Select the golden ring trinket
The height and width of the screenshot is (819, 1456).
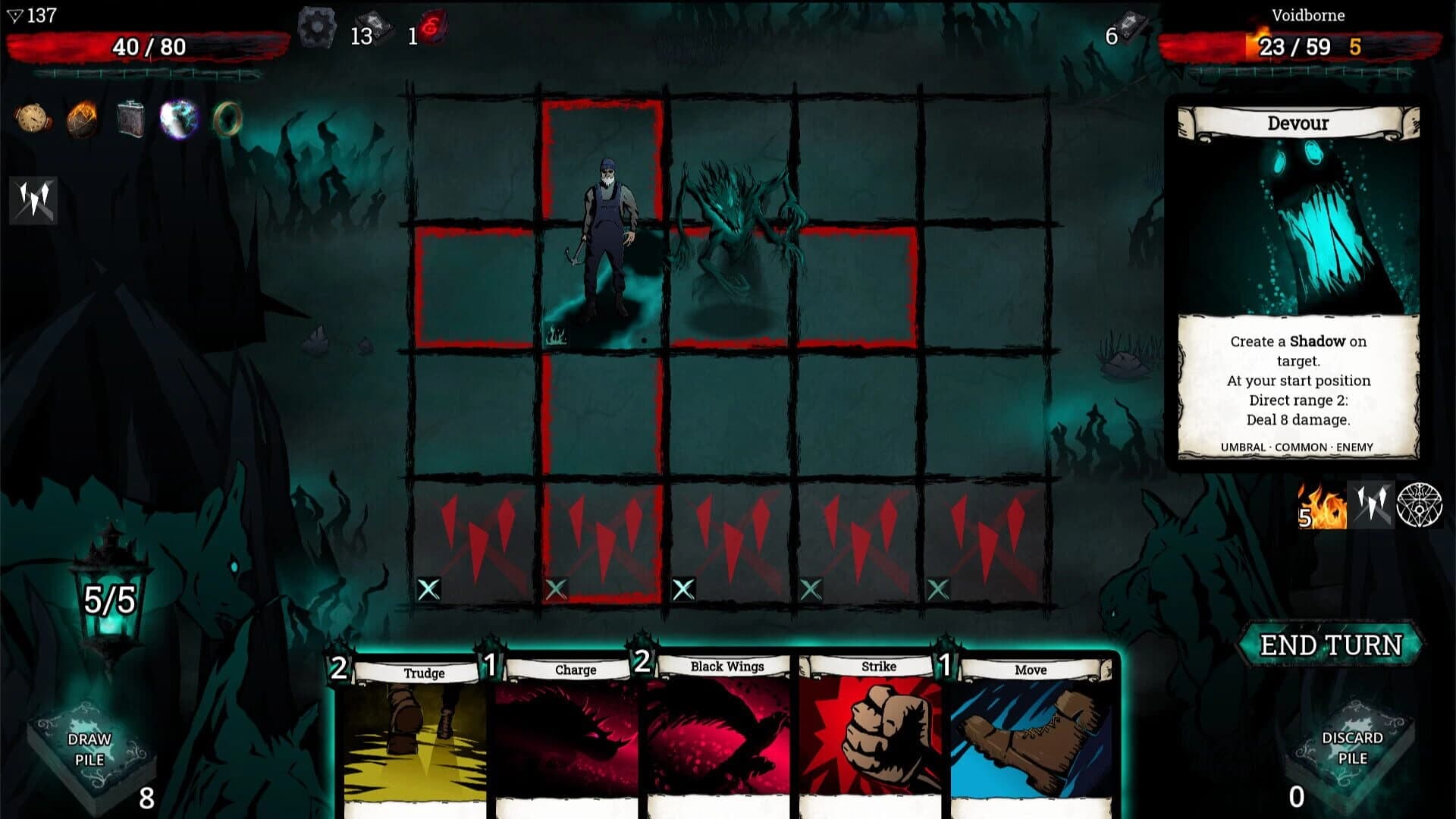pyautogui.click(x=227, y=118)
